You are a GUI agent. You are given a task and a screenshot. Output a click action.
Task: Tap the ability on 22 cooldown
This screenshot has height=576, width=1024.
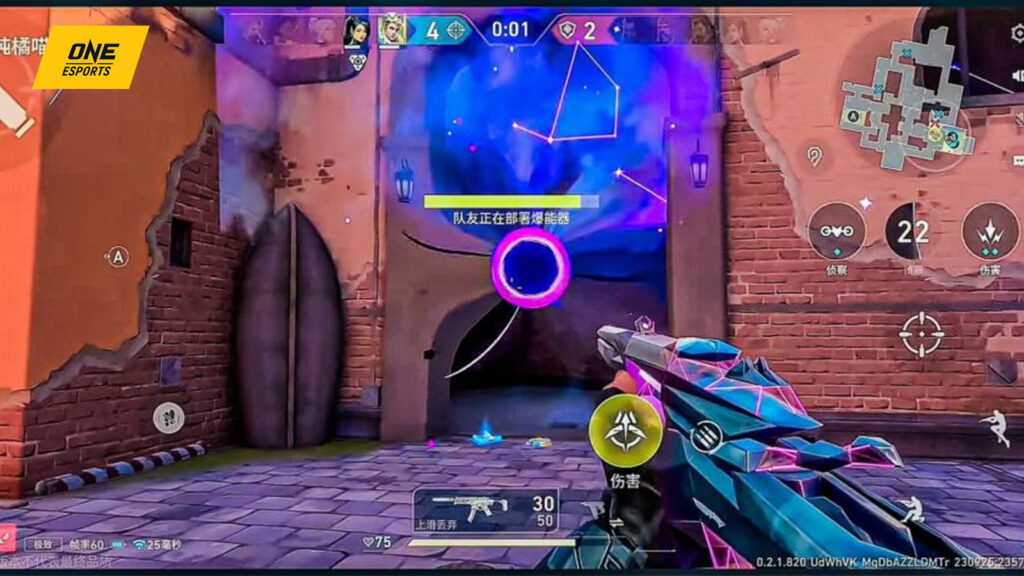[x=914, y=231]
